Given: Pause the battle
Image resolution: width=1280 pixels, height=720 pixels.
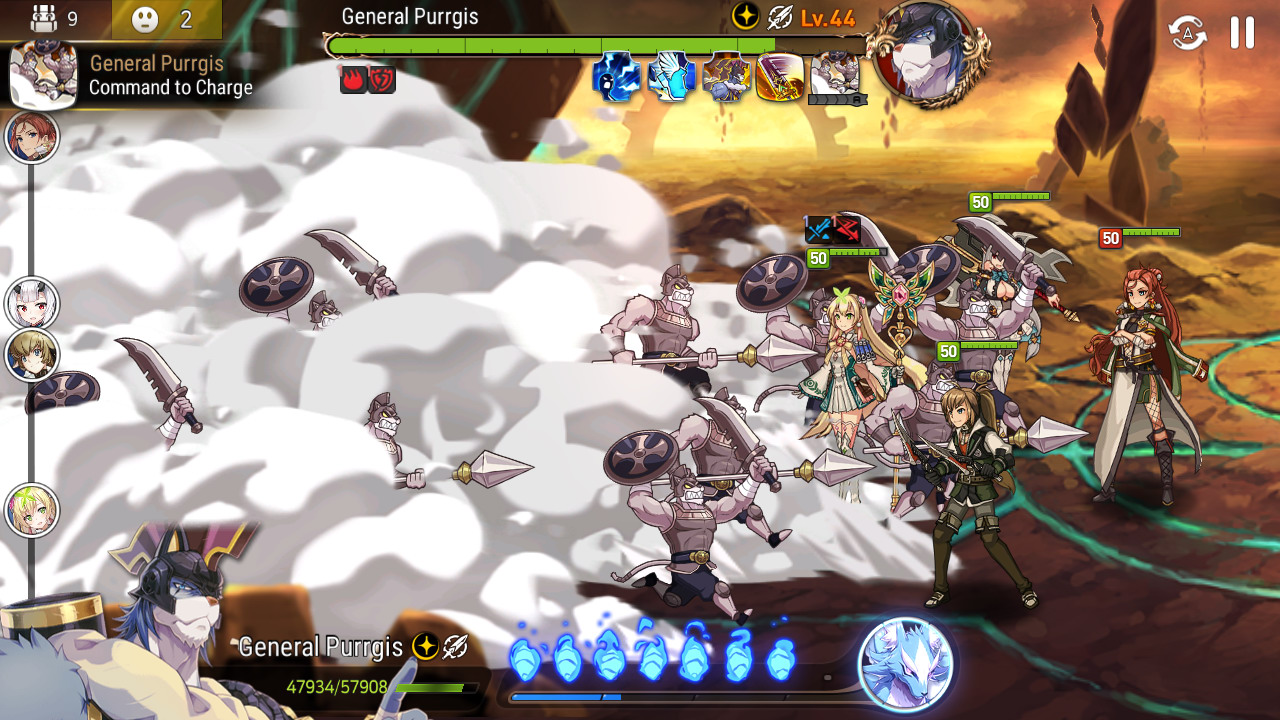Looking at the screenshot, I should (x=1242, y=33).
